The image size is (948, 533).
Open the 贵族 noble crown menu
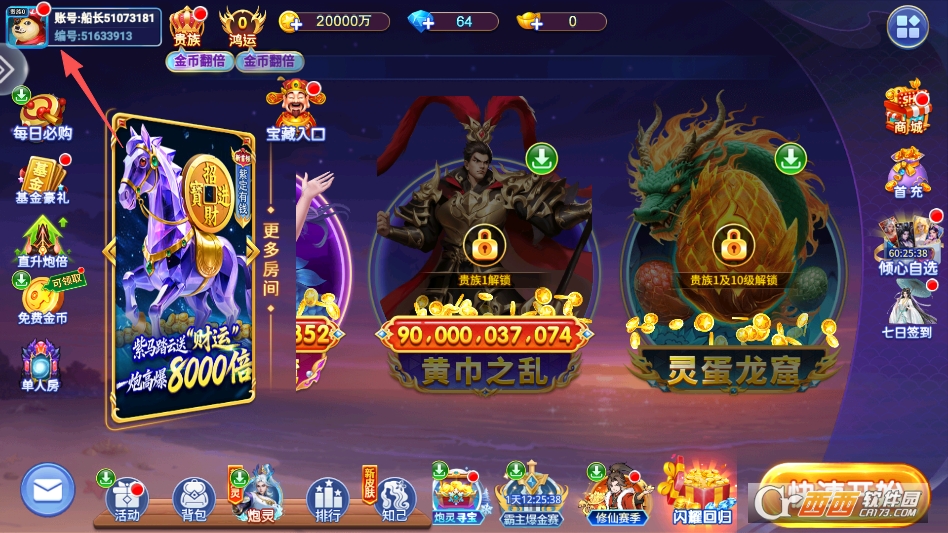tap(187, 25)
